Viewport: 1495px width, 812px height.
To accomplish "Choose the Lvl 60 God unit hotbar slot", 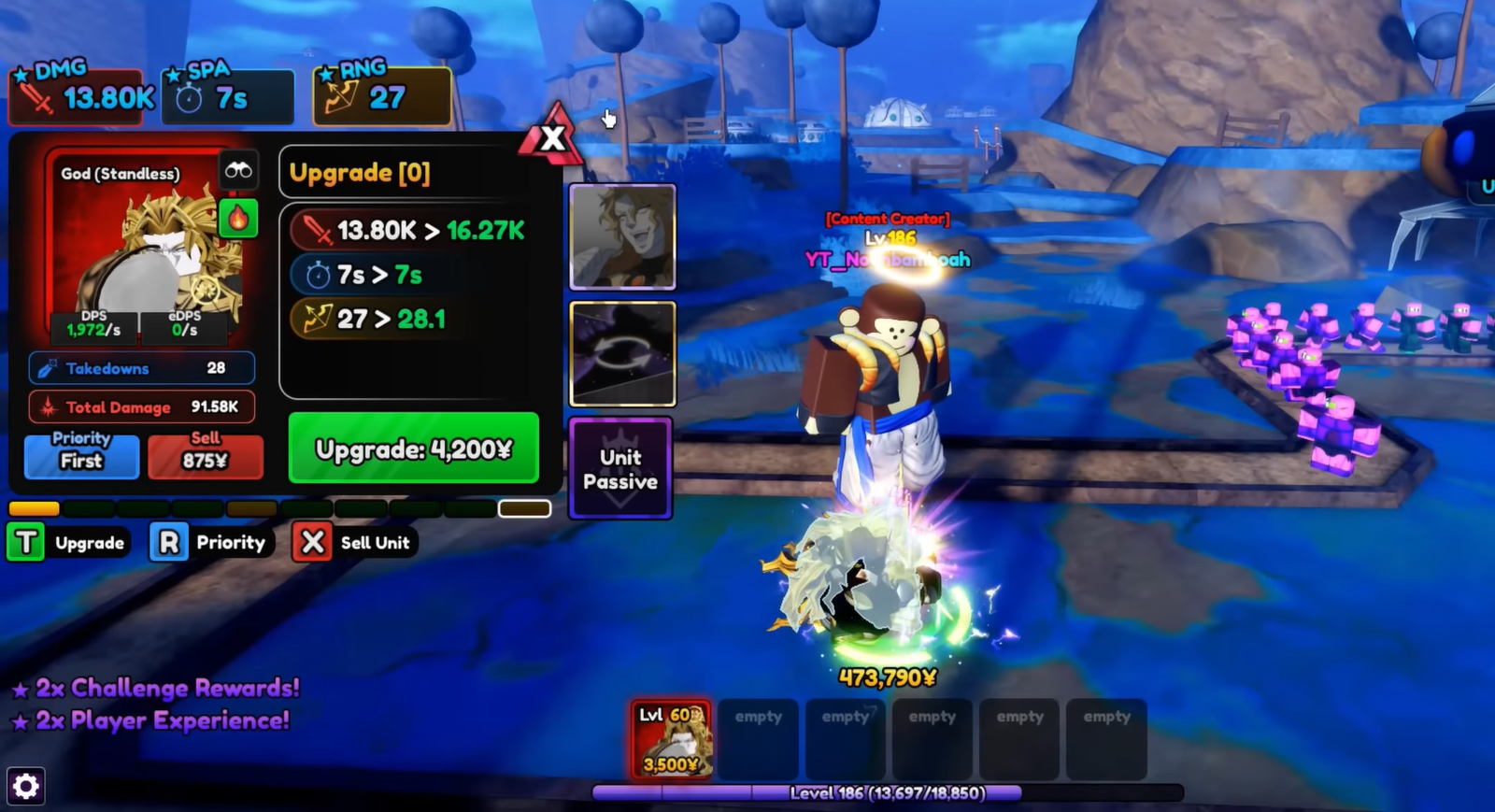I will (x=671, y=739).
